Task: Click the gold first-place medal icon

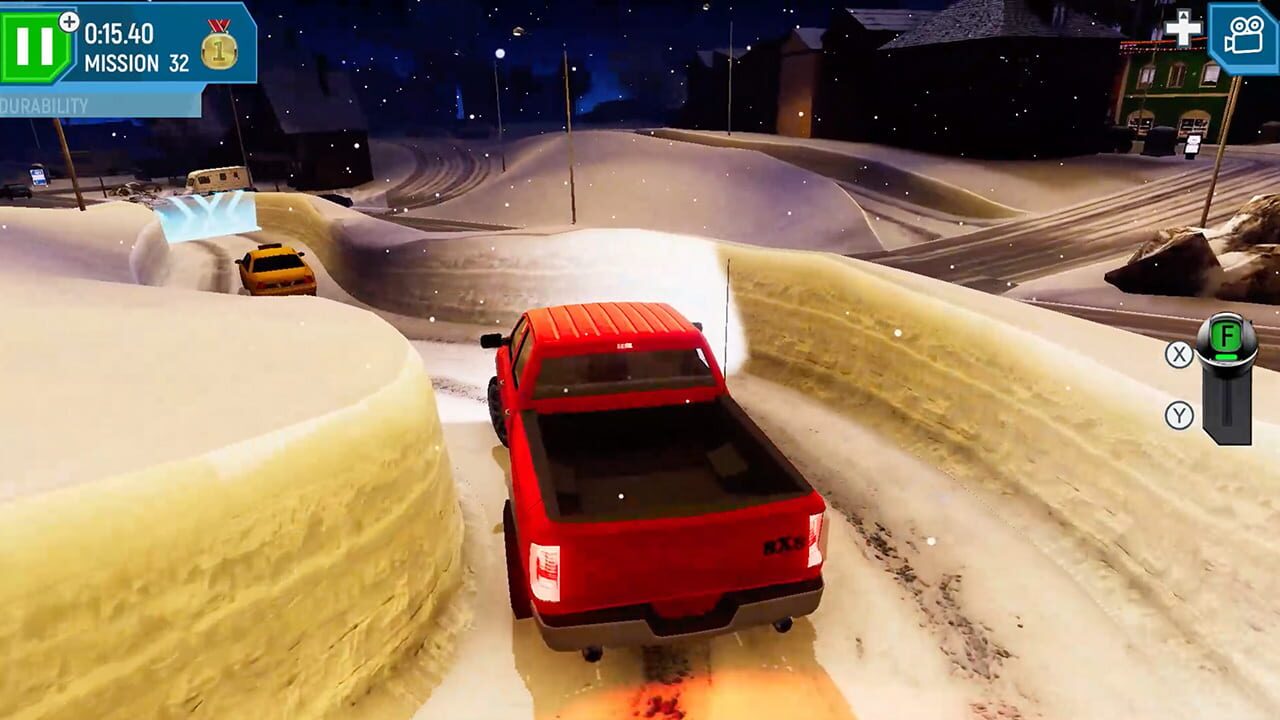Action: point(218,50)
